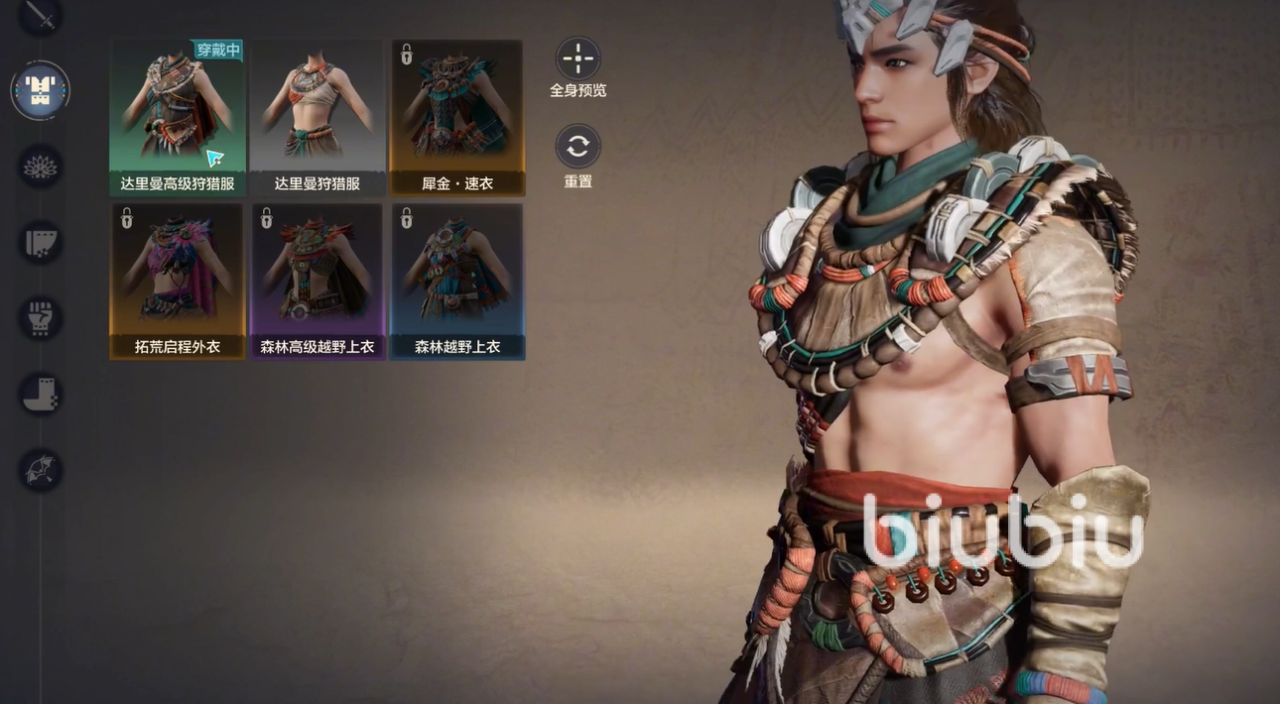
Task: Select the 达里曼高级狩猎服 outfit
Action: pyautogui.click(x=177, y=117)
